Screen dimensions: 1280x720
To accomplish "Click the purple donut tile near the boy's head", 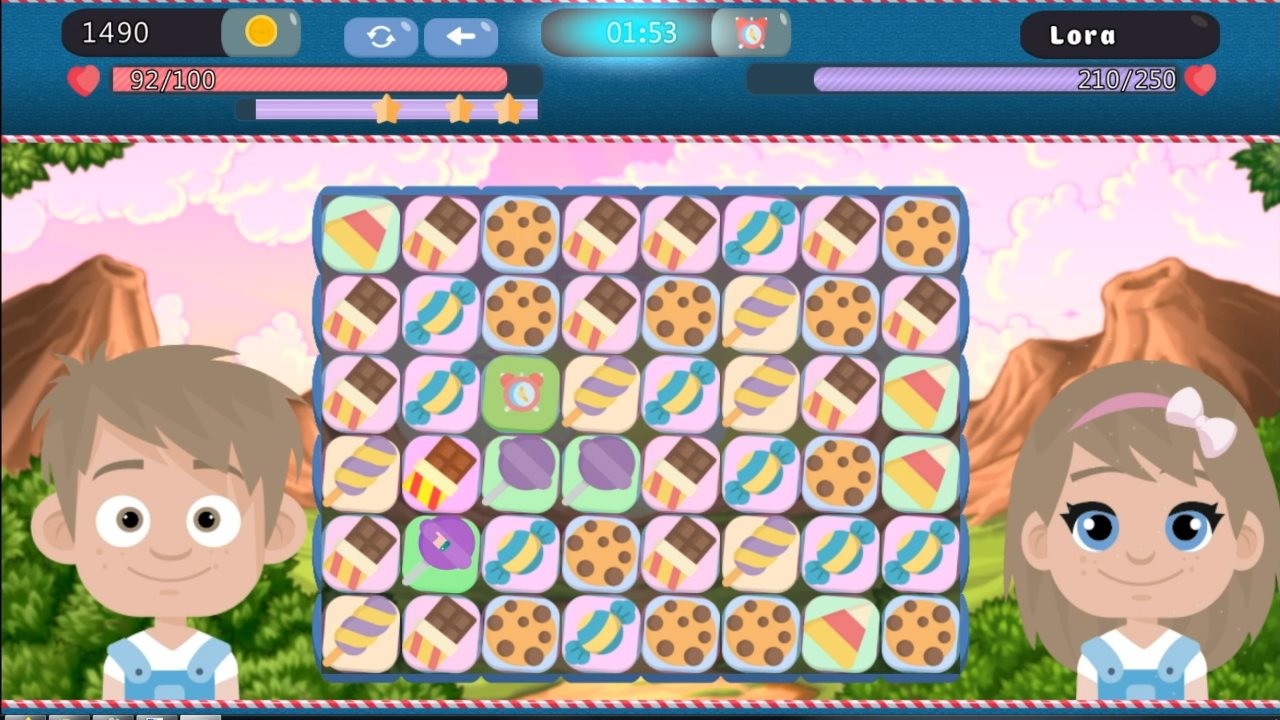I will point(440,551).
